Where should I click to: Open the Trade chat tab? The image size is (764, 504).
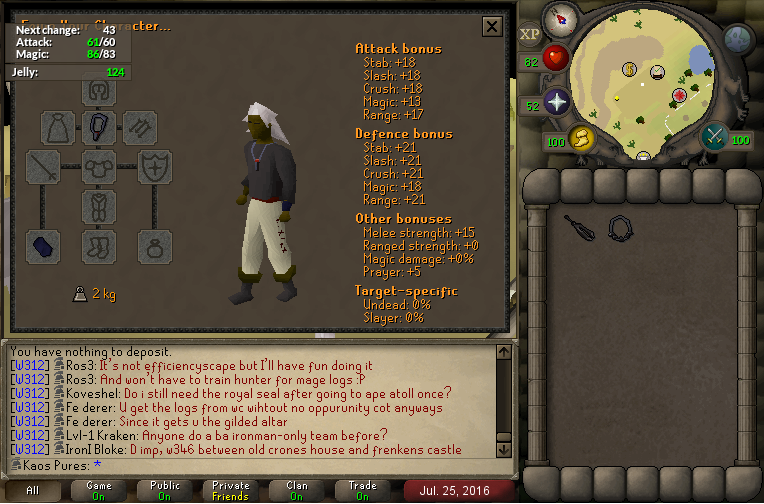(363, 491)
